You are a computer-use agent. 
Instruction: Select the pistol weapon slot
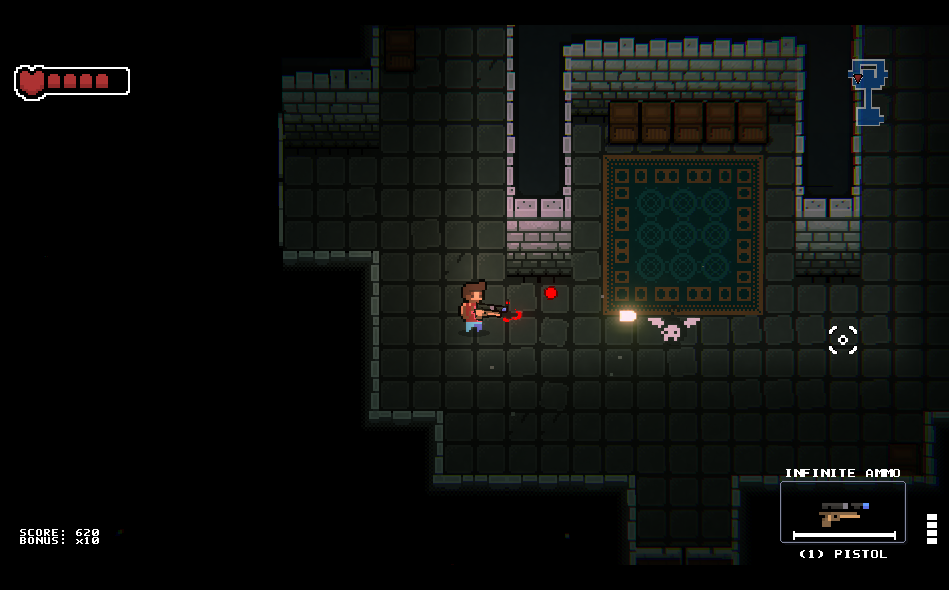pos(842,512)
